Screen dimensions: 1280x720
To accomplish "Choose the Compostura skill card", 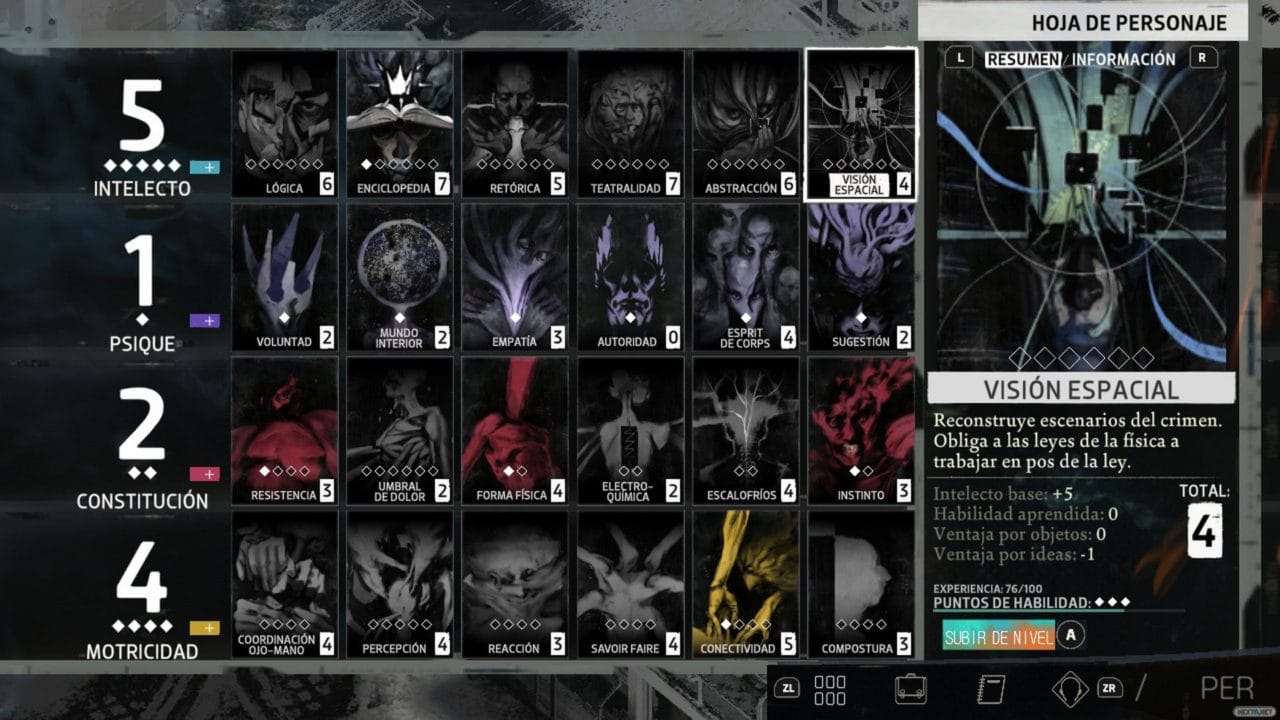I will pos(861,585).
